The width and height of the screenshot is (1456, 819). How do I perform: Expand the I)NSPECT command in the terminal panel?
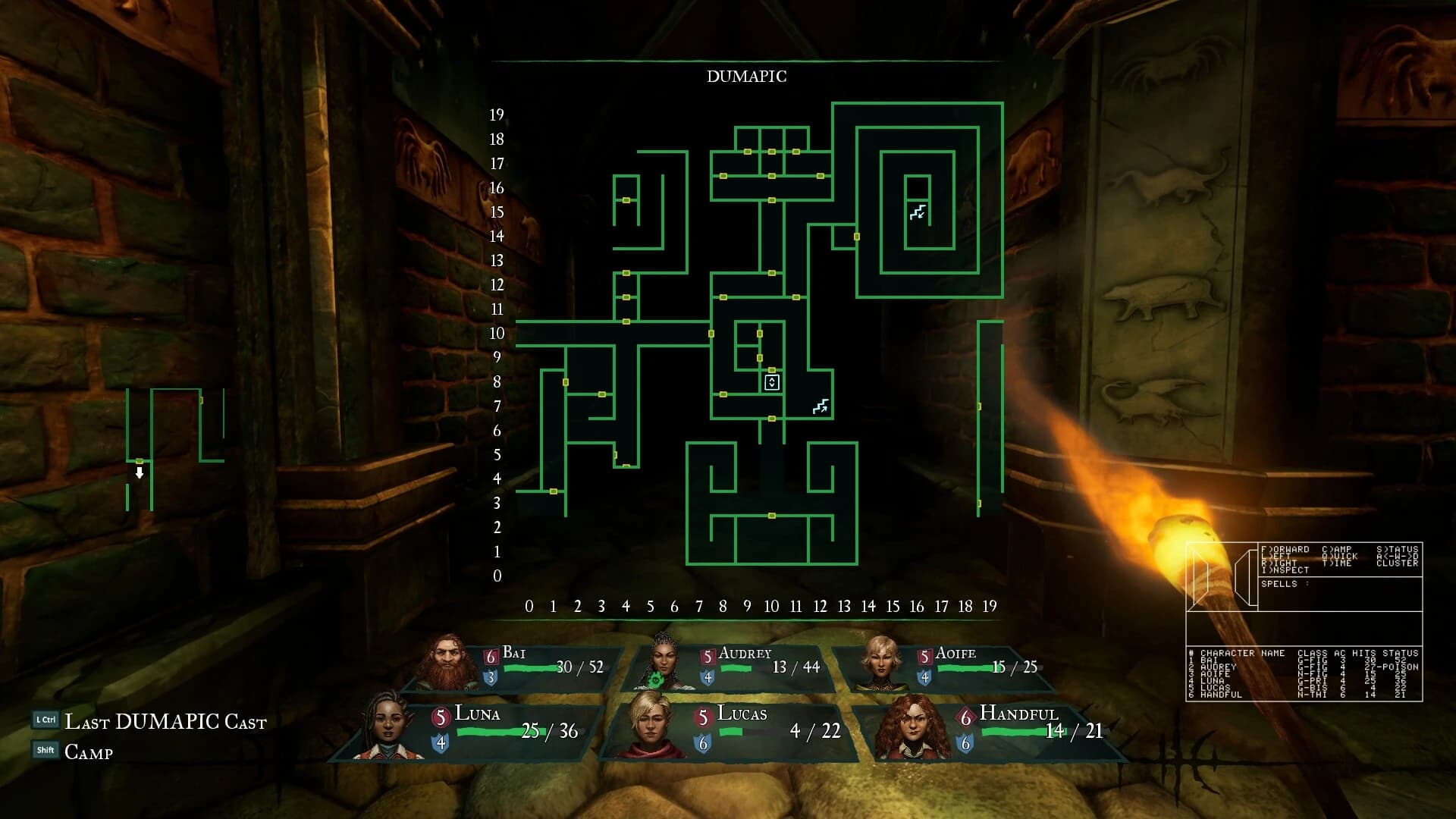[x=1285, y=570]
